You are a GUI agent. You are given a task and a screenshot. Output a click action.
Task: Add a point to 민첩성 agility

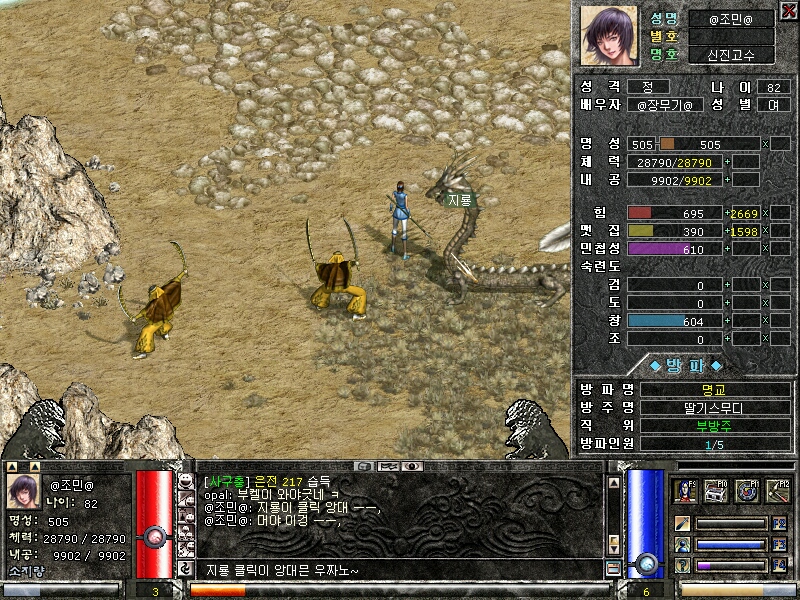coord(728,249)
